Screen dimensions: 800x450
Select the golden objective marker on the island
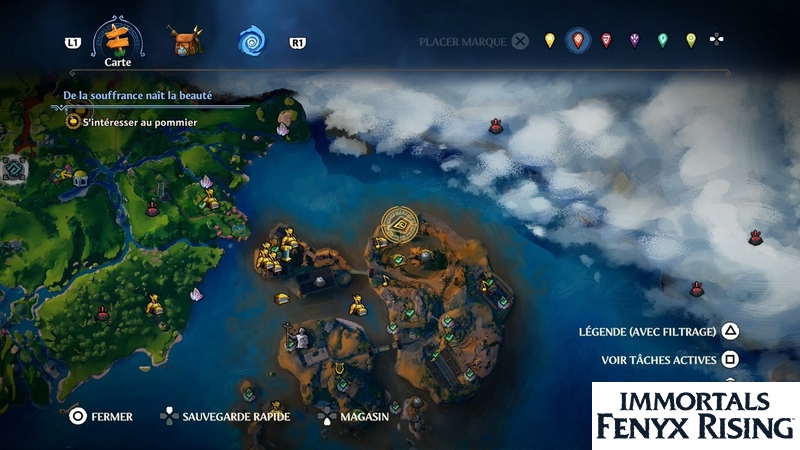click(x=401, y=227)
